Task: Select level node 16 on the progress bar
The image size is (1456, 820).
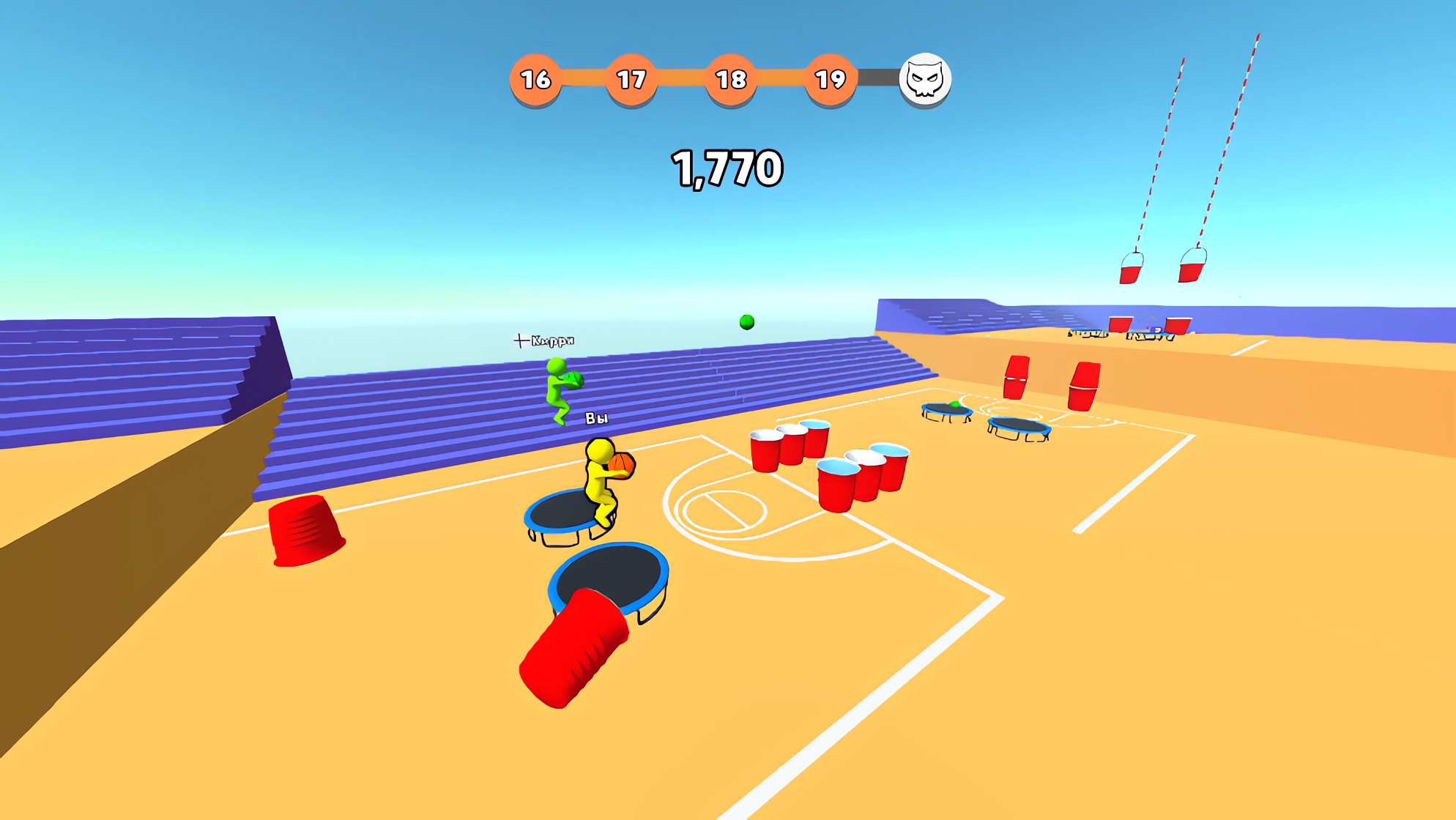Action: pyautogui.click(x=535, y=78)
